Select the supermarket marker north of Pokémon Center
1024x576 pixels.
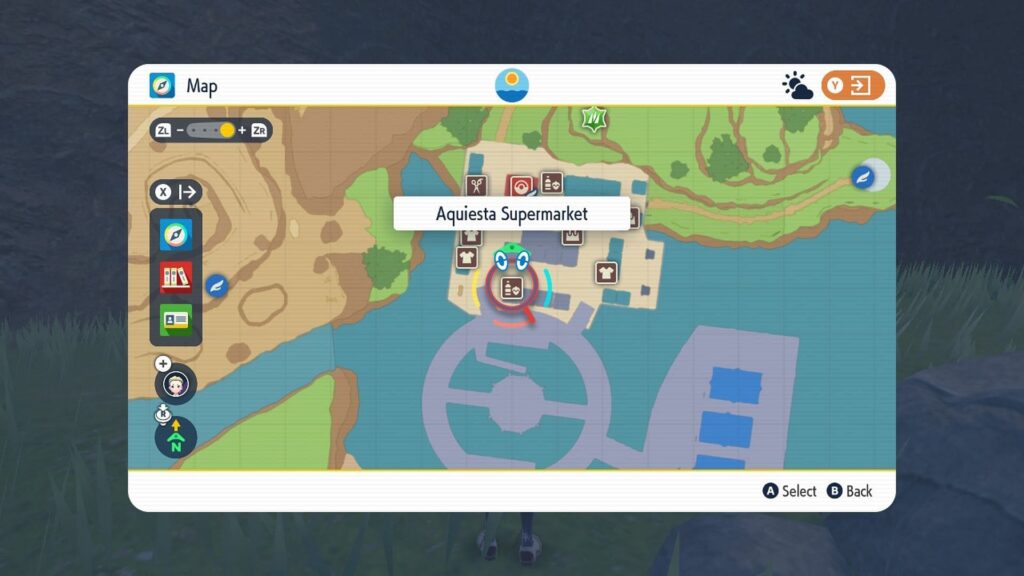coord(551,183)
